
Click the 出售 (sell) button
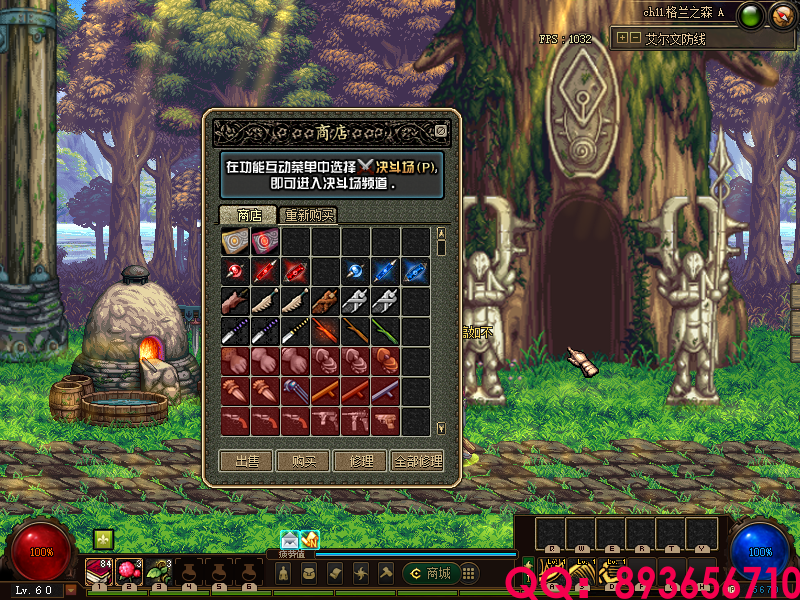[x=246, y=461]
